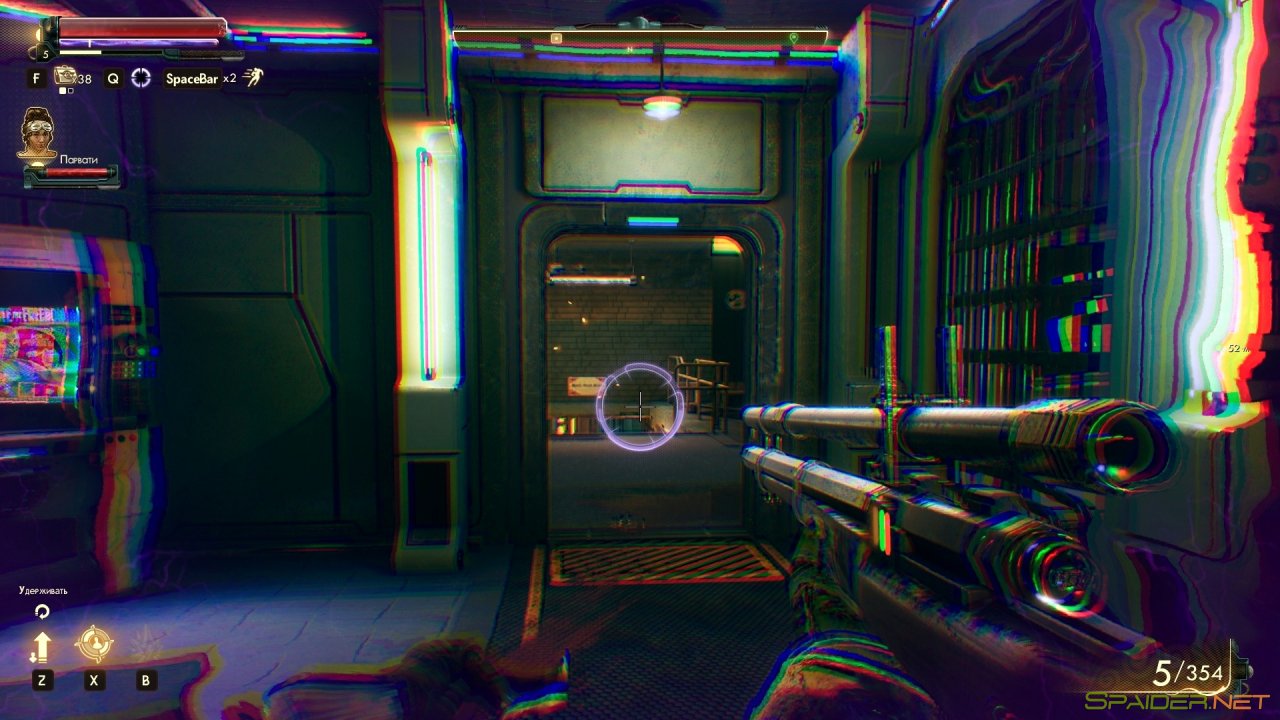Click the 52 м distance indicator
The width and height of the screenshot is (1280, 720).
point(1237,349)
